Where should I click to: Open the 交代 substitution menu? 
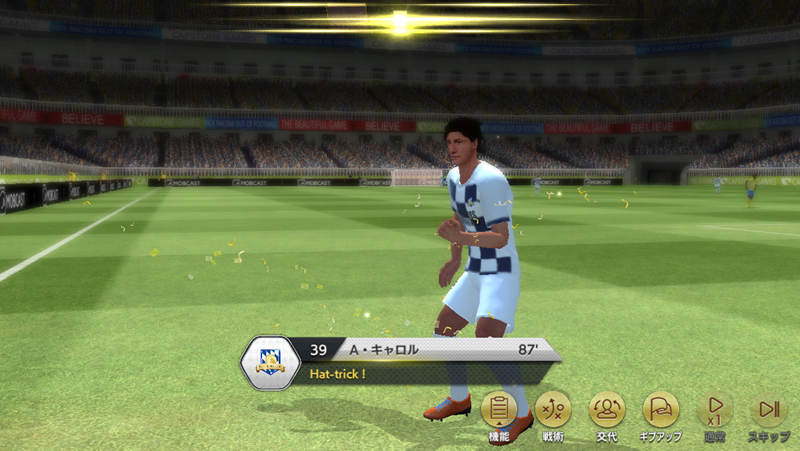pos(607,410)
